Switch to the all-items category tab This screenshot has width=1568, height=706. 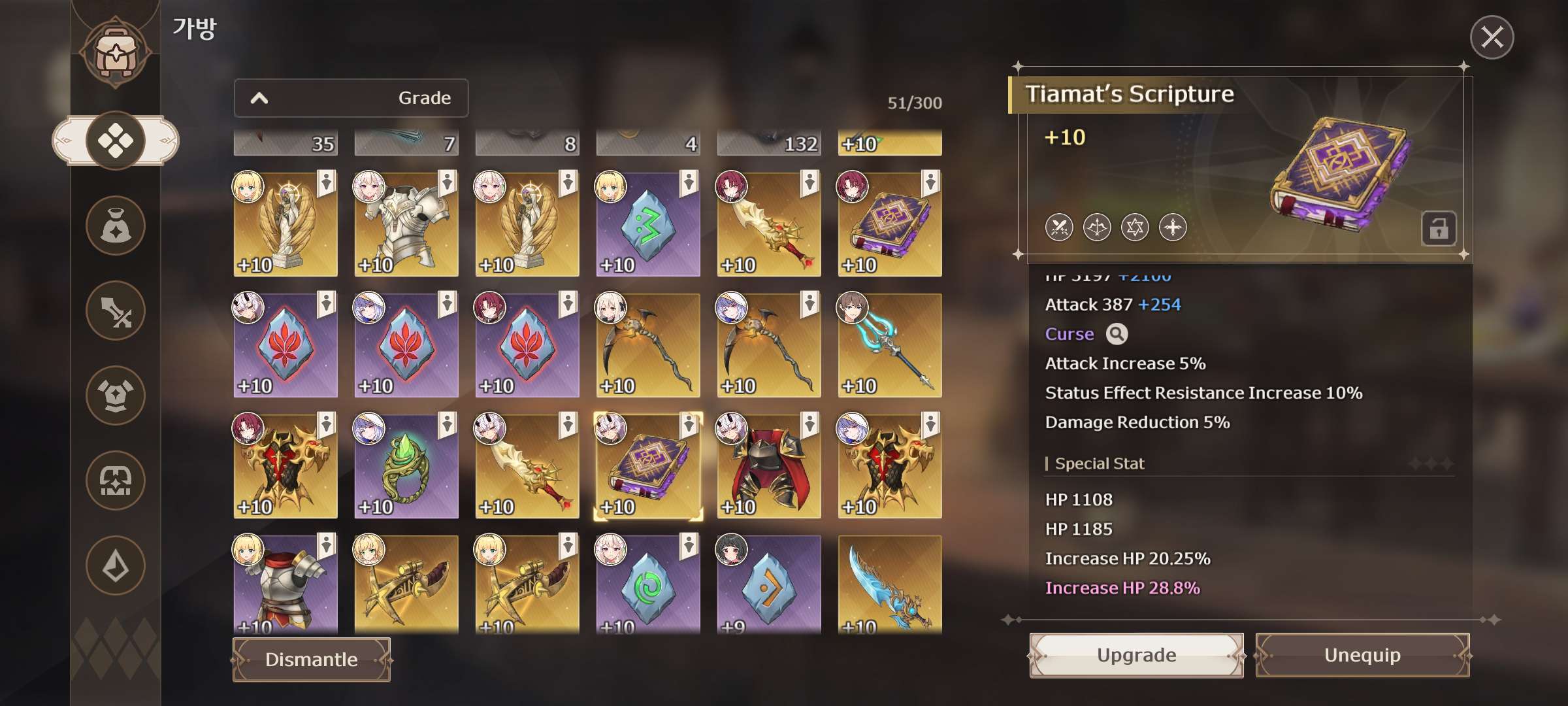[x=116, y=141]
